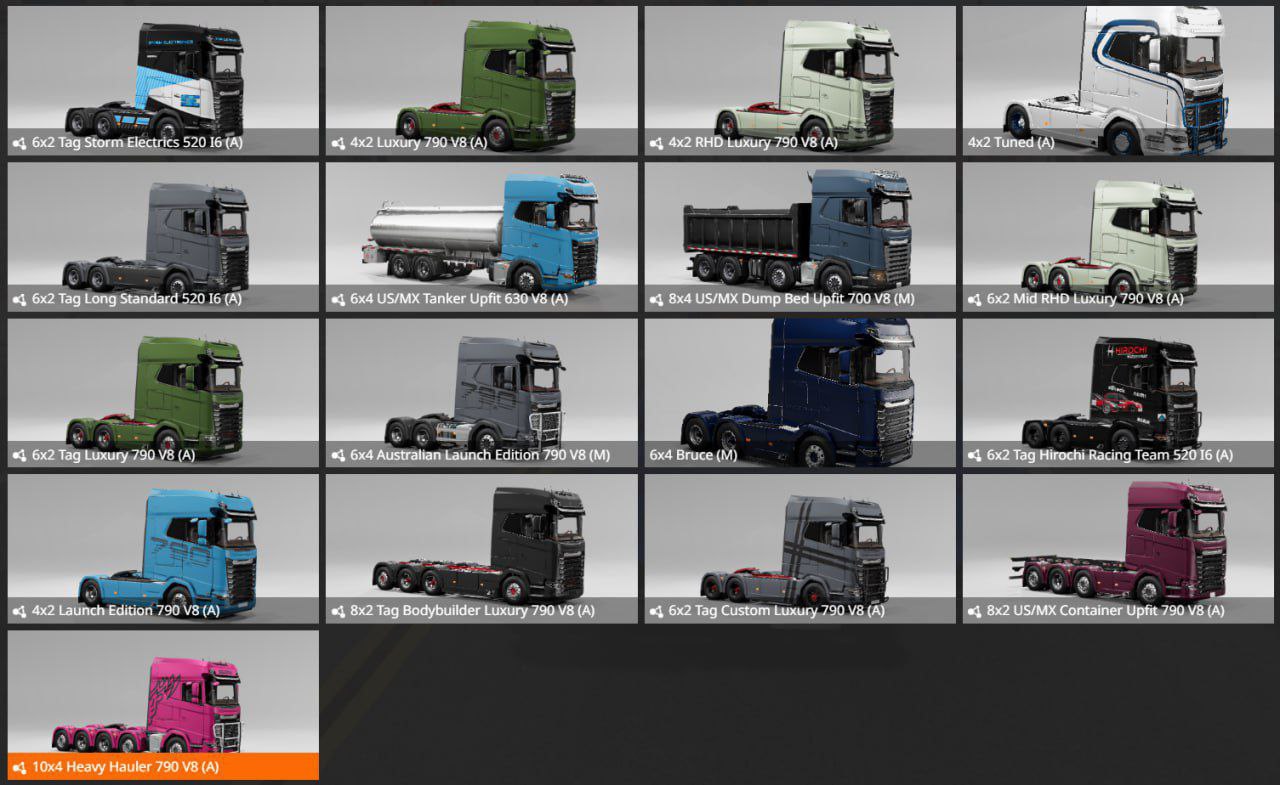Select the 6x2 Tag Hirochi Racing Team truck
This screenshot has width=1280, height=785.
[1118, 394]
